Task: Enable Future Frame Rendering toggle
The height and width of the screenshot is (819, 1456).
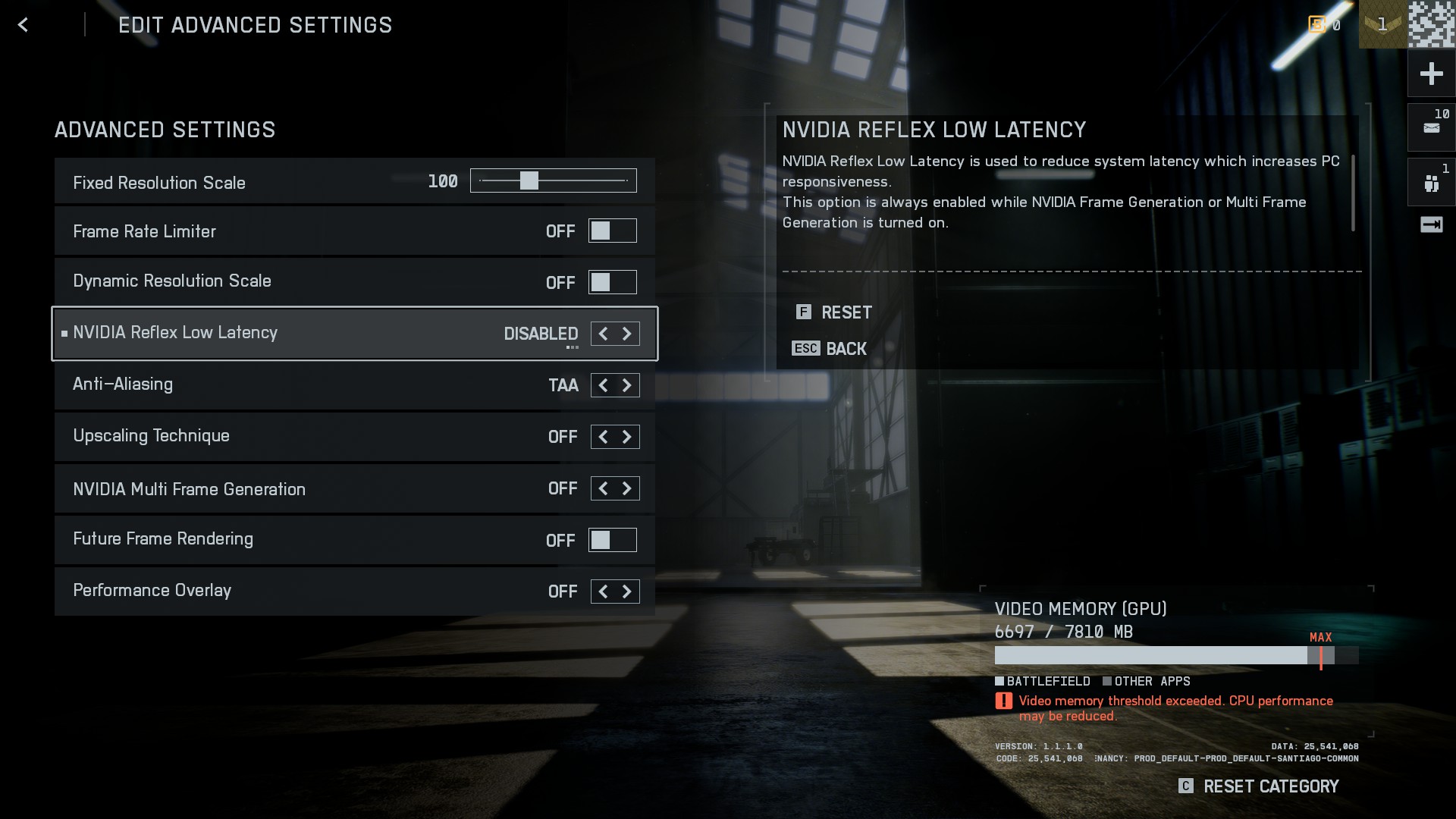Action: [612, 540]
